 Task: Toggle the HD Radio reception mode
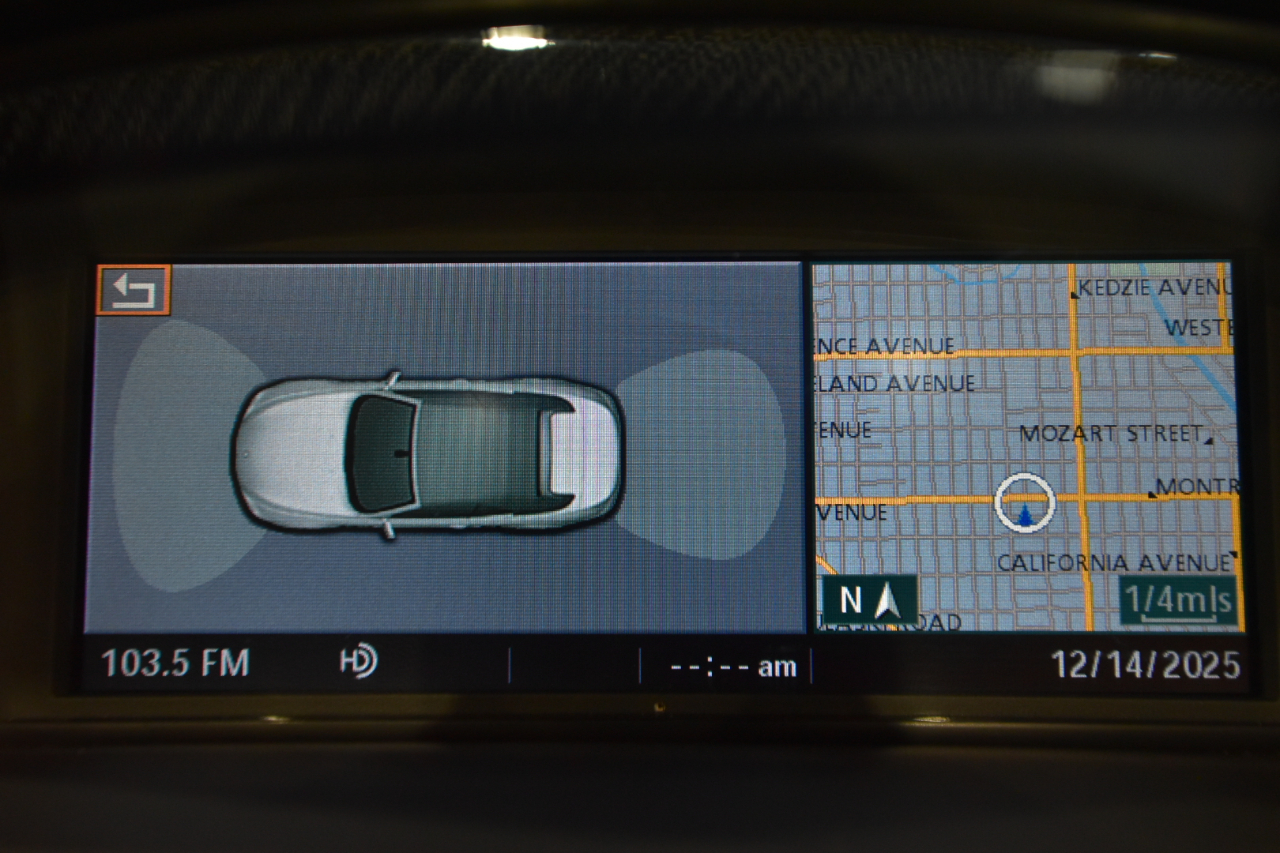pos(358,661)
